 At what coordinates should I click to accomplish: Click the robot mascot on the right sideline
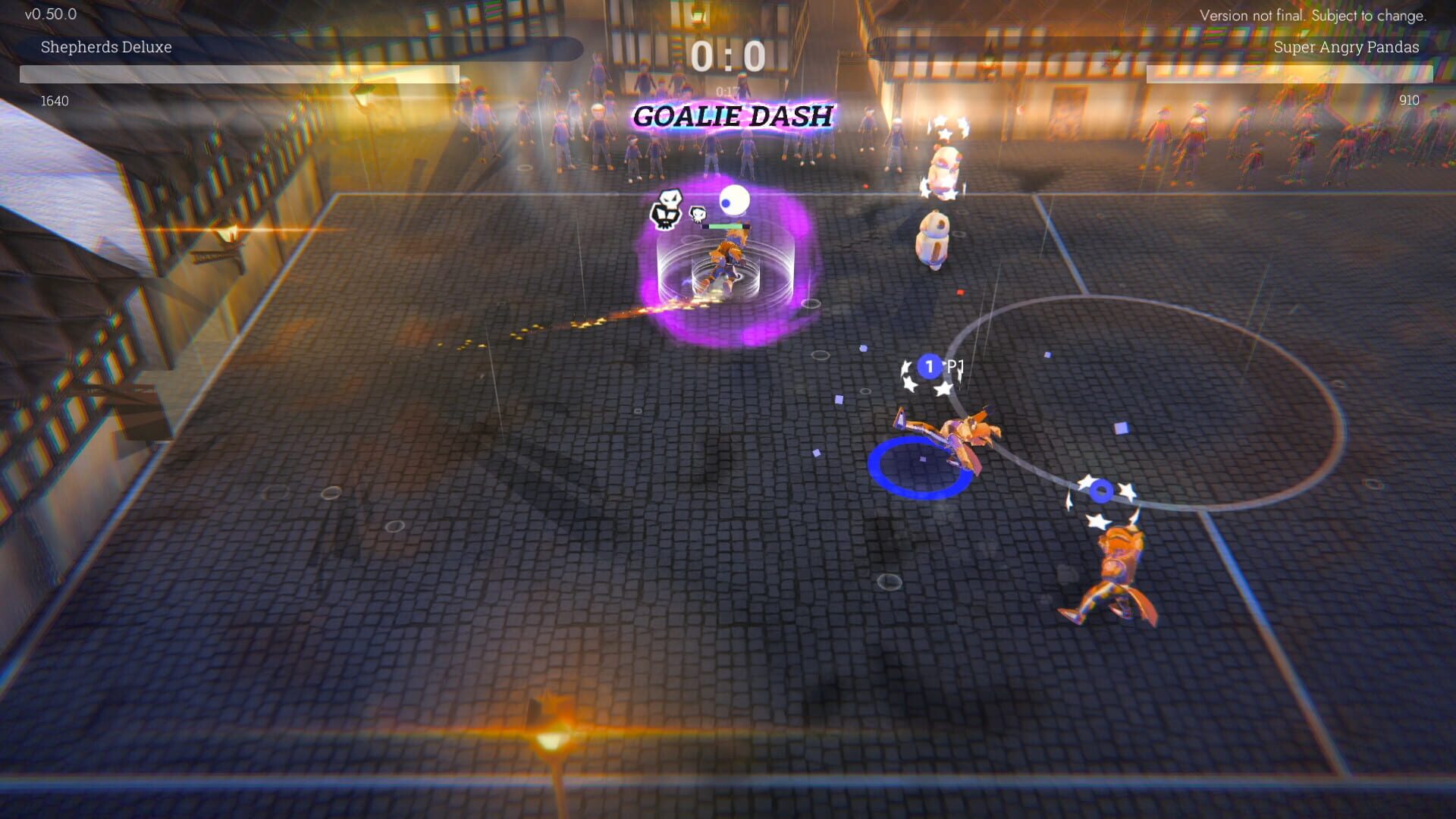point(934,237)
